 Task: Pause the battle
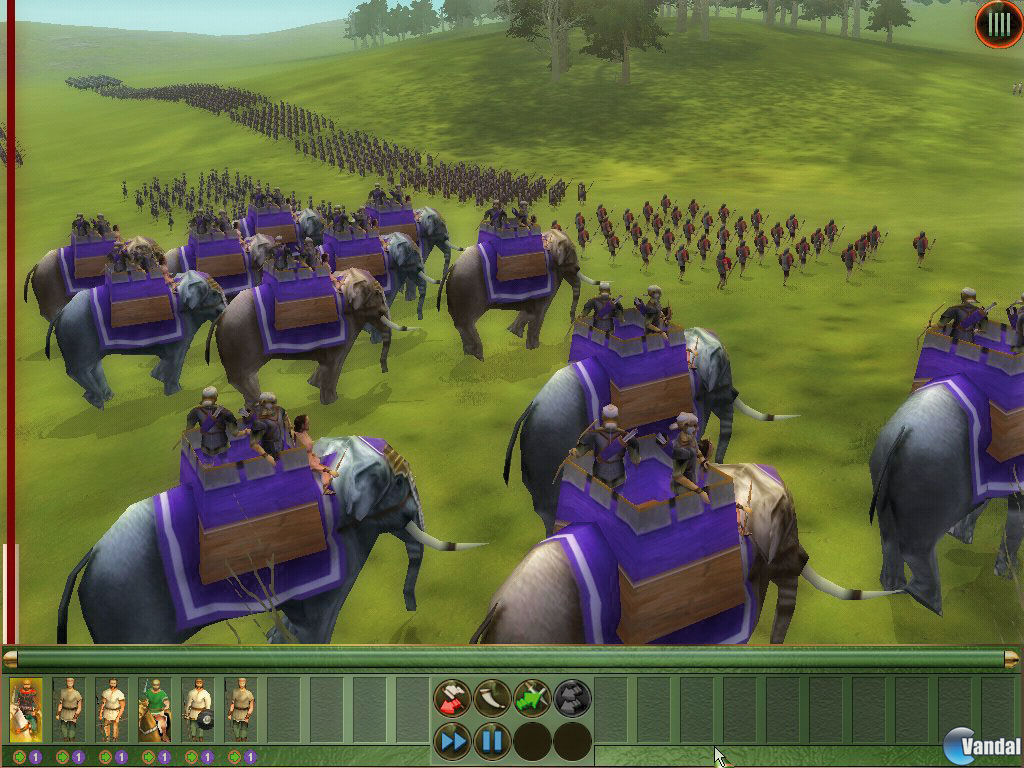point(492,741)
